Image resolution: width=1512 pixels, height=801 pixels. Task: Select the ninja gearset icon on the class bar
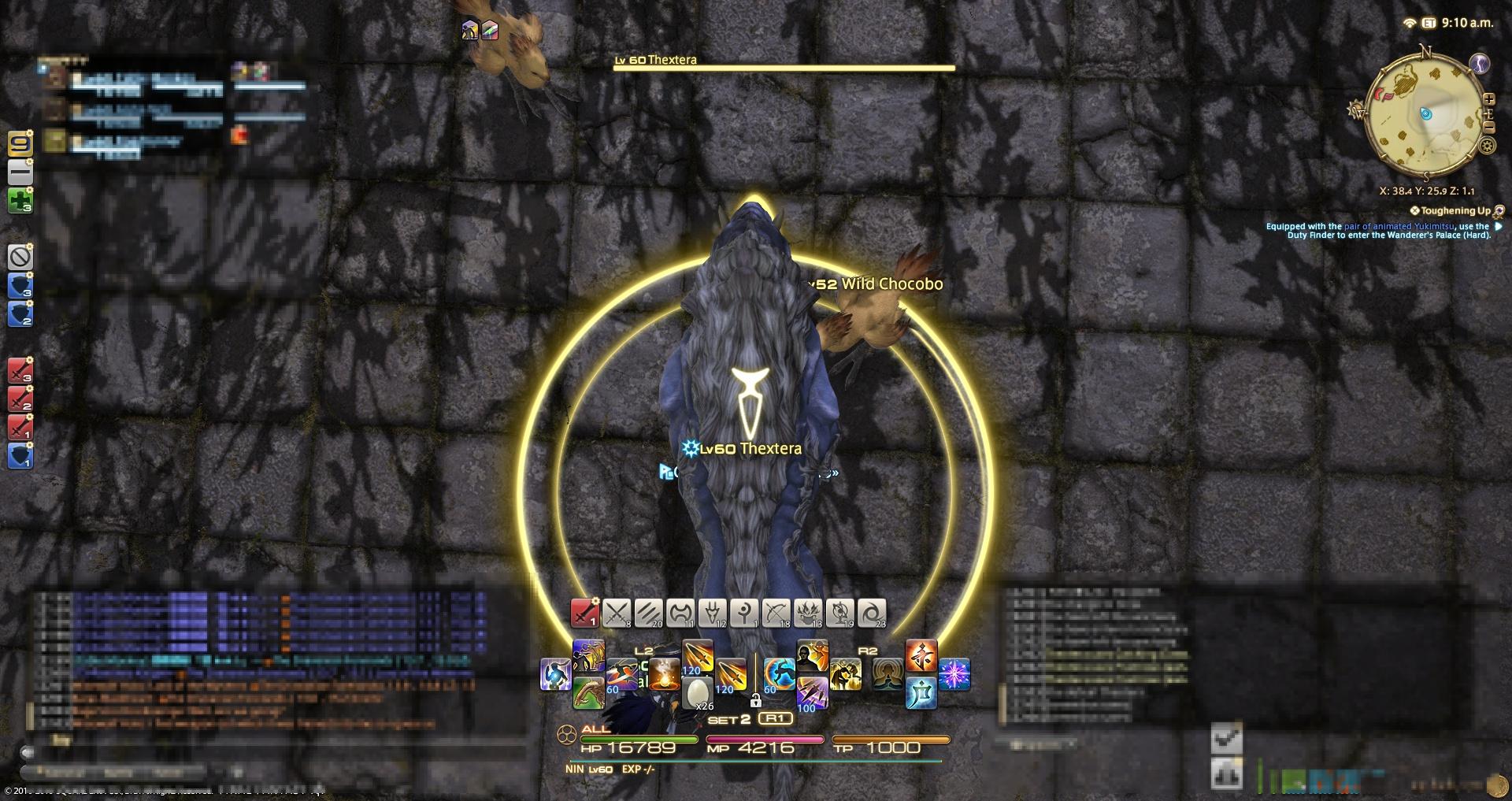tap(585, 613)
